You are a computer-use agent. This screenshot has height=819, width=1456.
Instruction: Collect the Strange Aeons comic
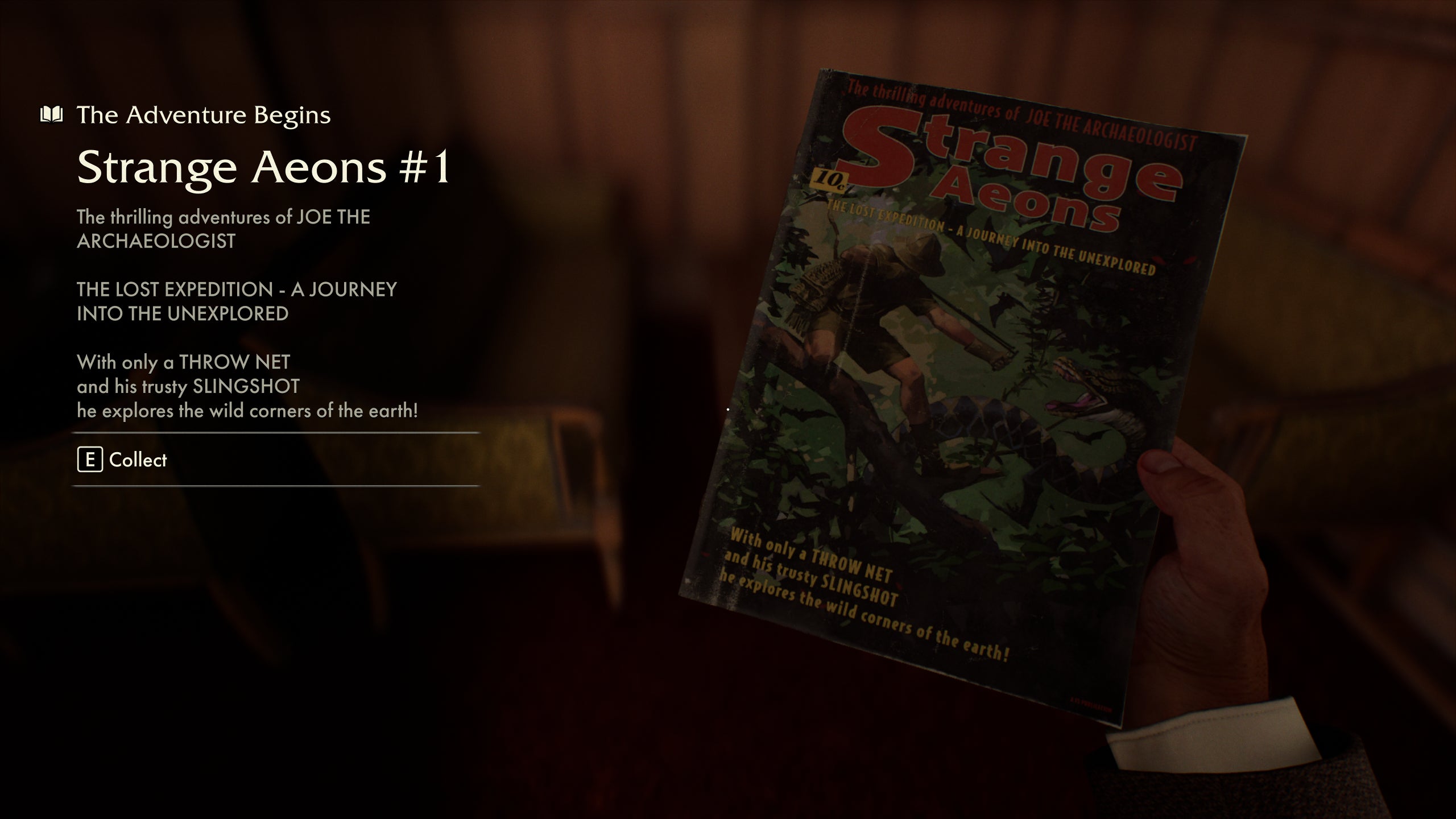138,461
